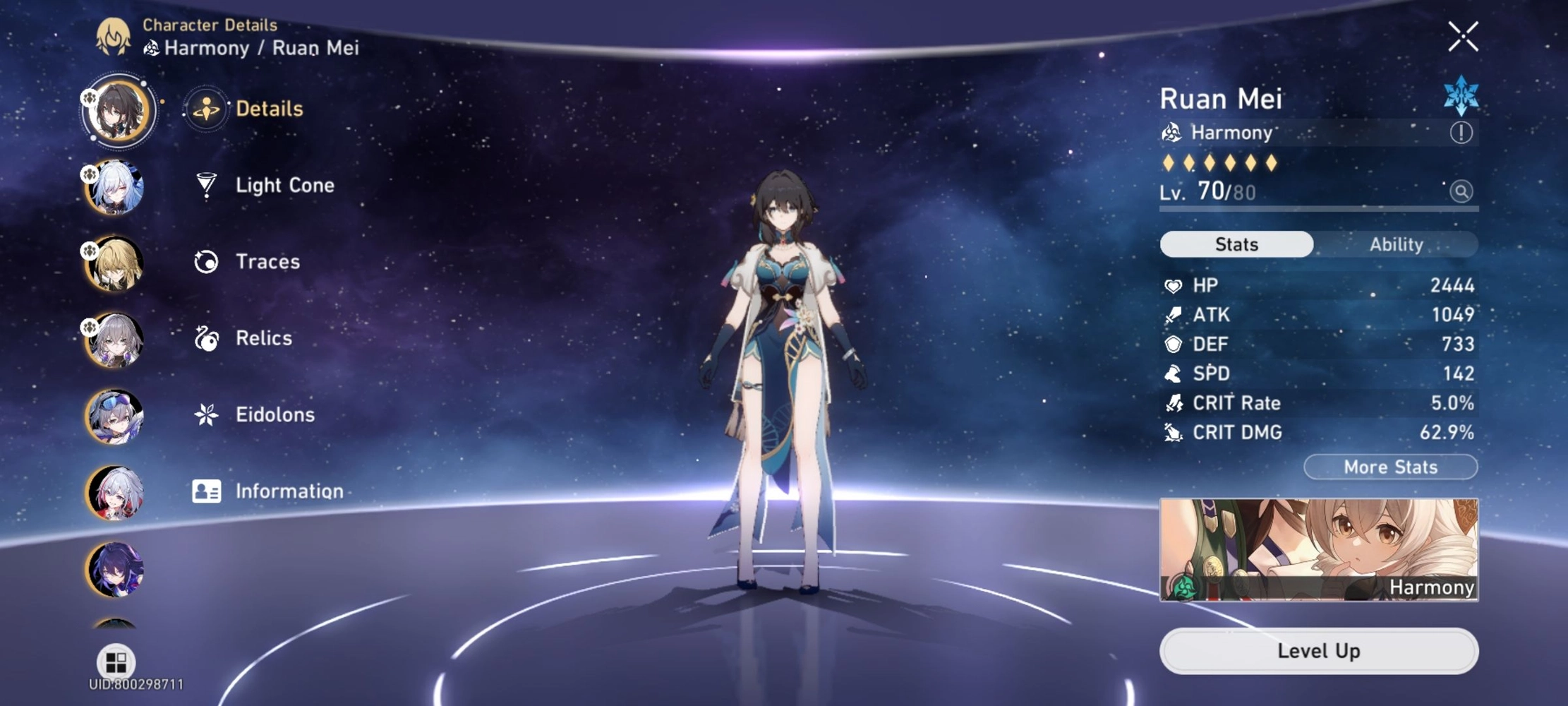Open the Light Cone panel via its cone icon
1568x706 pixels.
coord(207,185)
